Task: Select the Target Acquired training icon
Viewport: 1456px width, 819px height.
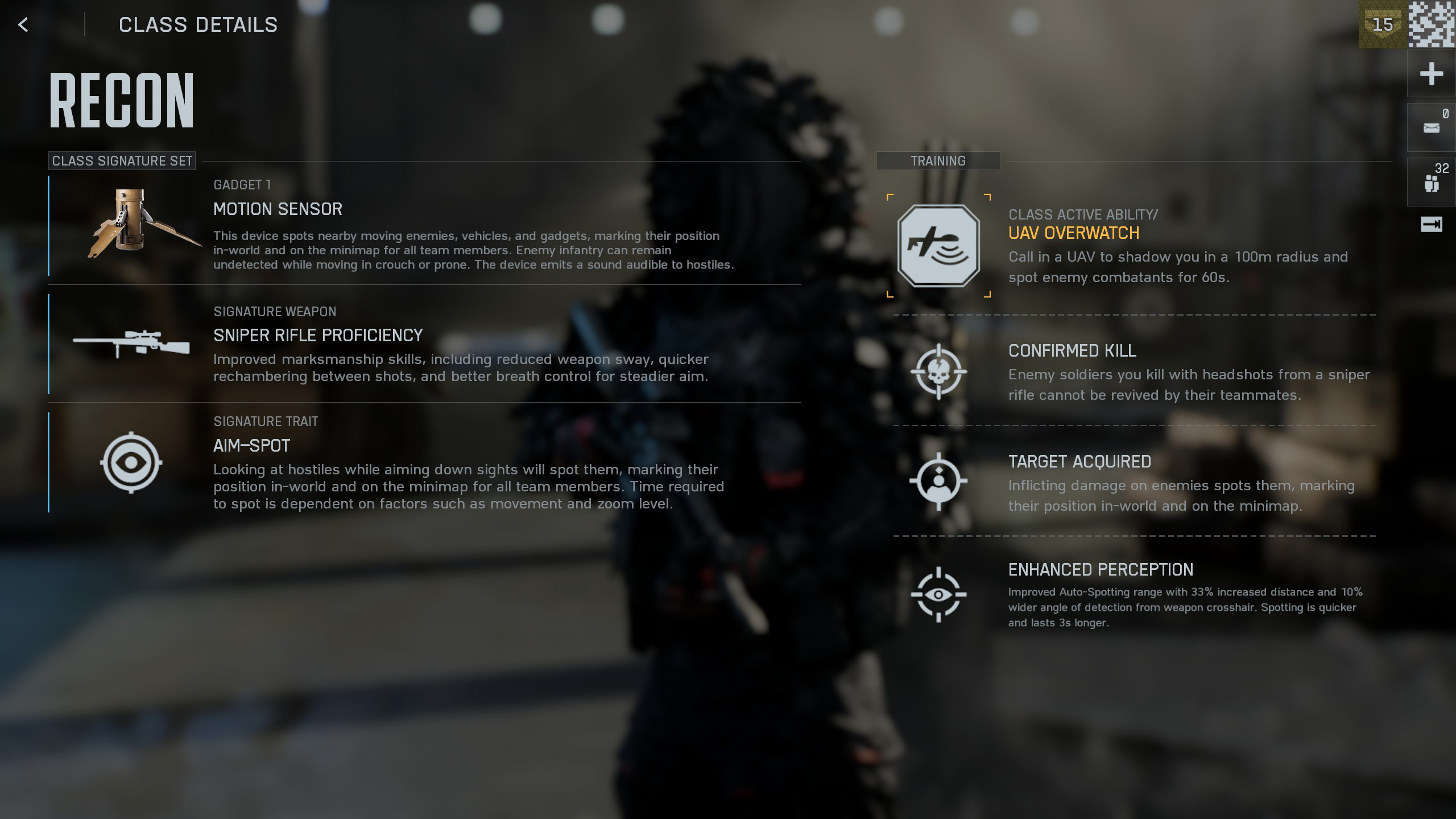Action: point(938,482)
